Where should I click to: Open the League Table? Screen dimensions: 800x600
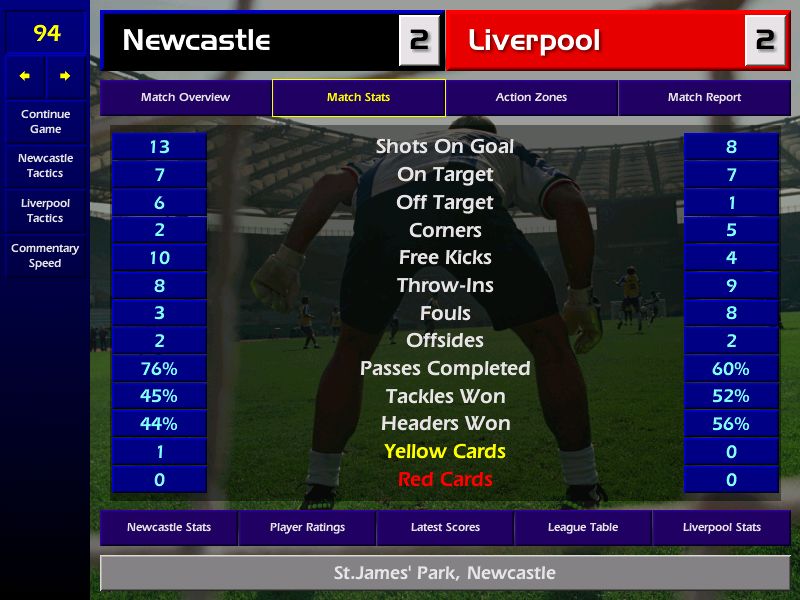583,527
